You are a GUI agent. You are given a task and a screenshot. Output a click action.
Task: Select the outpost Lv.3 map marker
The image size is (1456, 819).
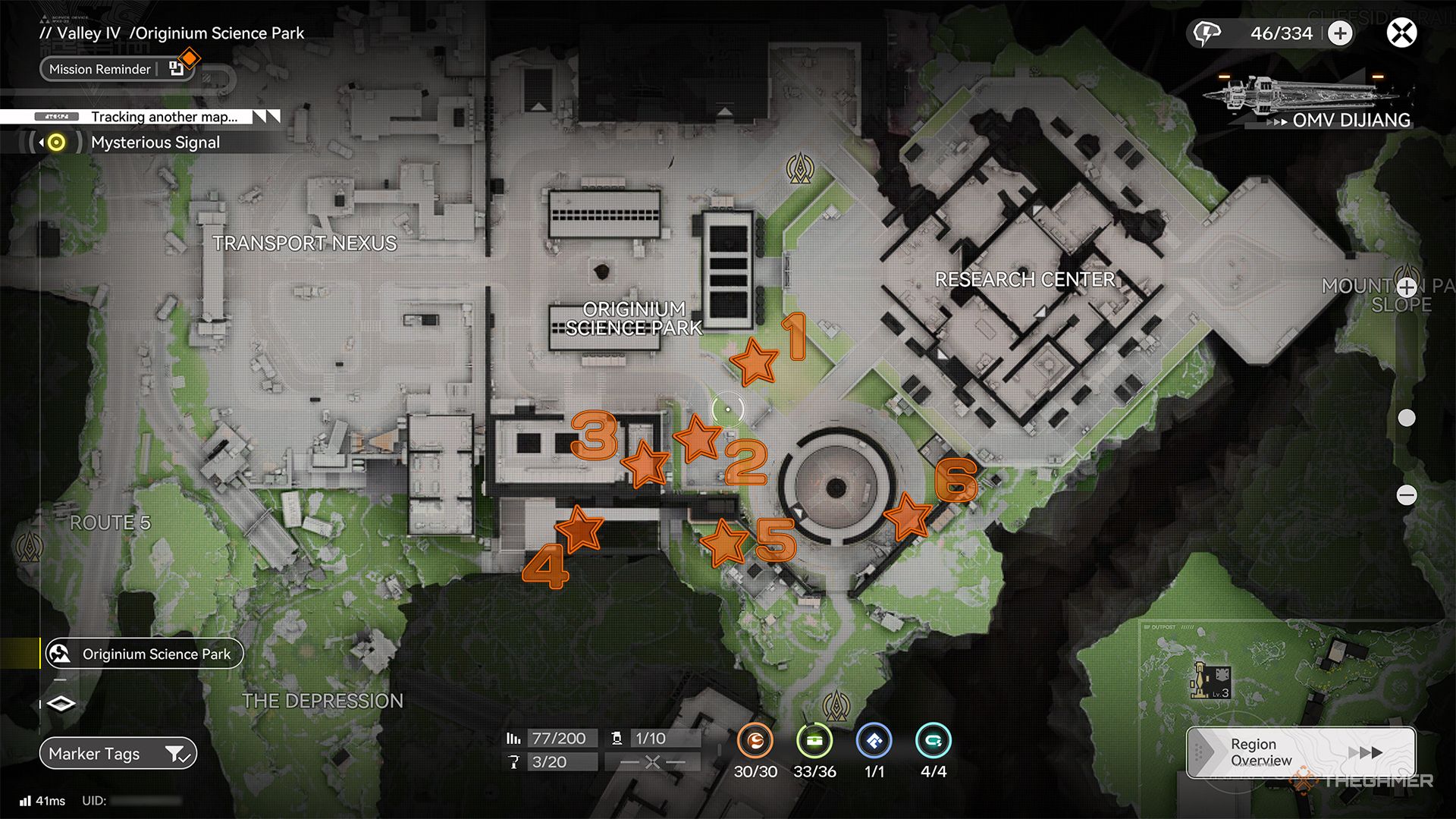click(x=1211, y=680)
